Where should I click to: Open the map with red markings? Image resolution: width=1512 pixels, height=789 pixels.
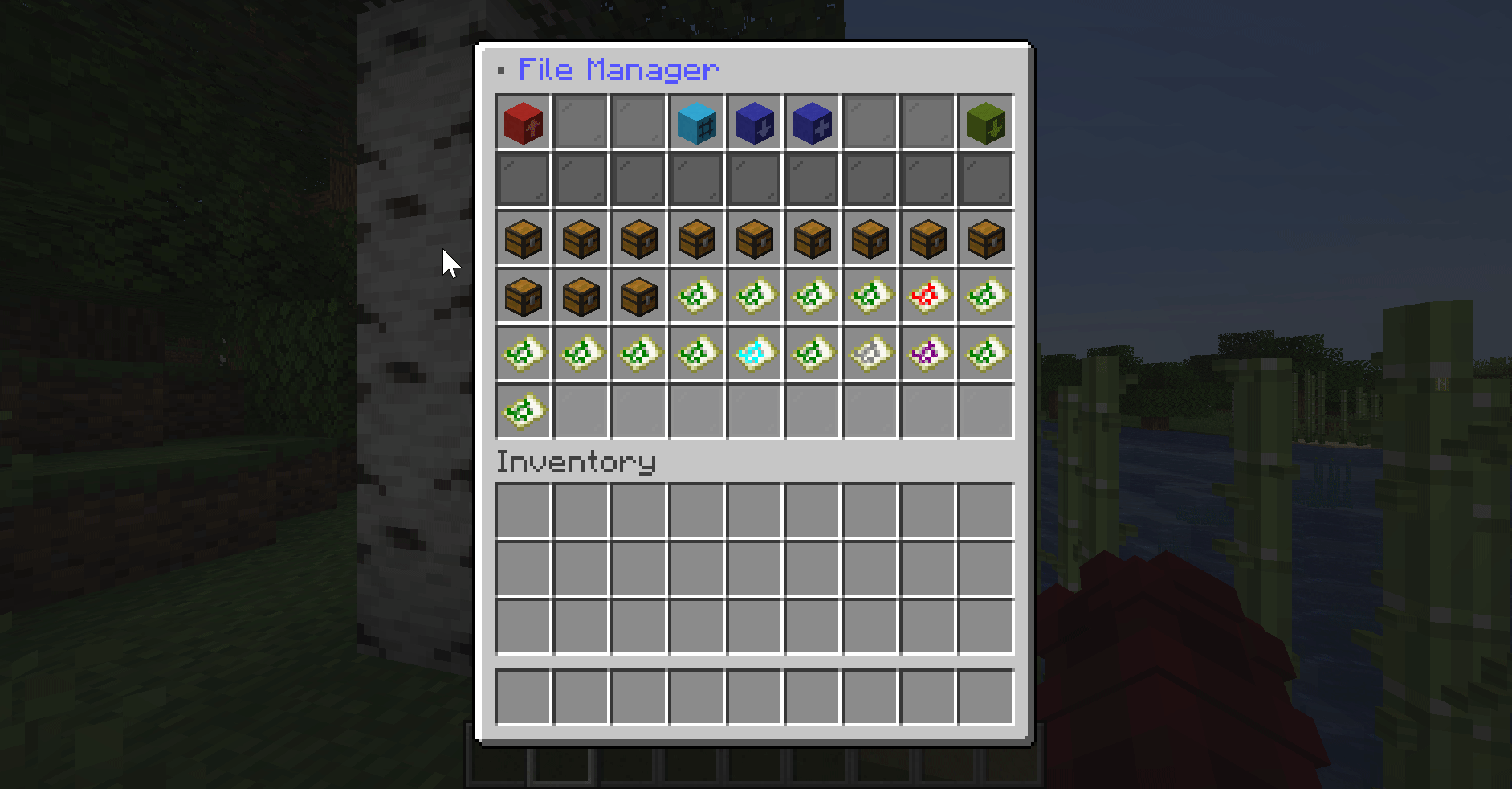927,296
